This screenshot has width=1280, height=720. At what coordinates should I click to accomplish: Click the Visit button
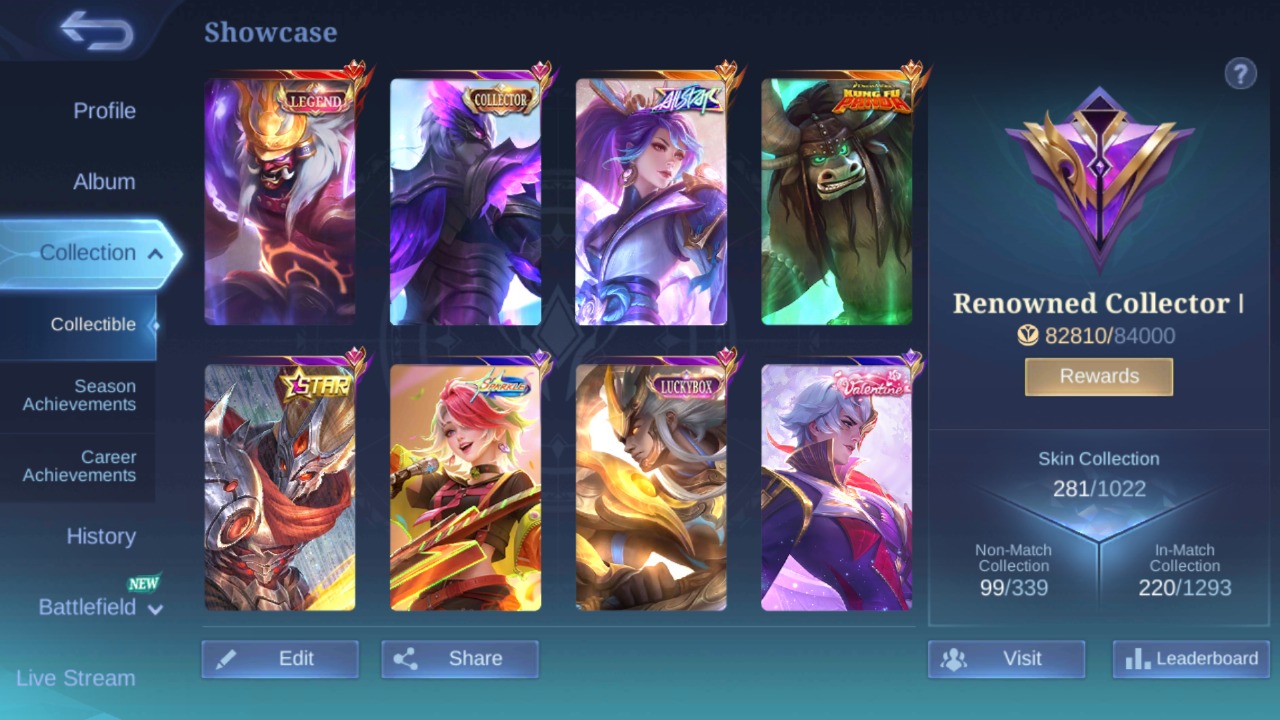[x=1006, y=659]
